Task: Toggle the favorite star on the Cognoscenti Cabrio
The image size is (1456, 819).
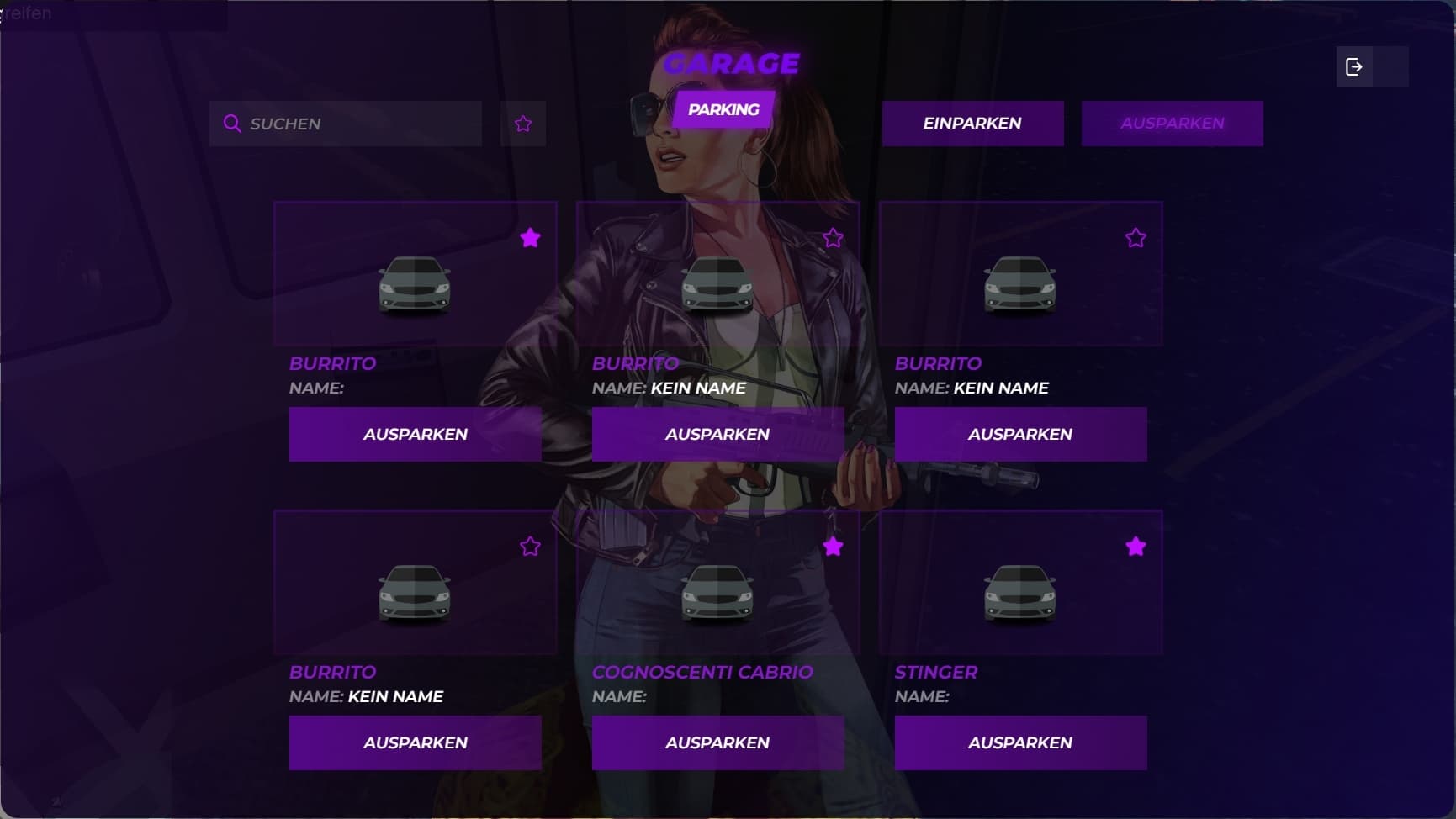Action: (833, 547)
